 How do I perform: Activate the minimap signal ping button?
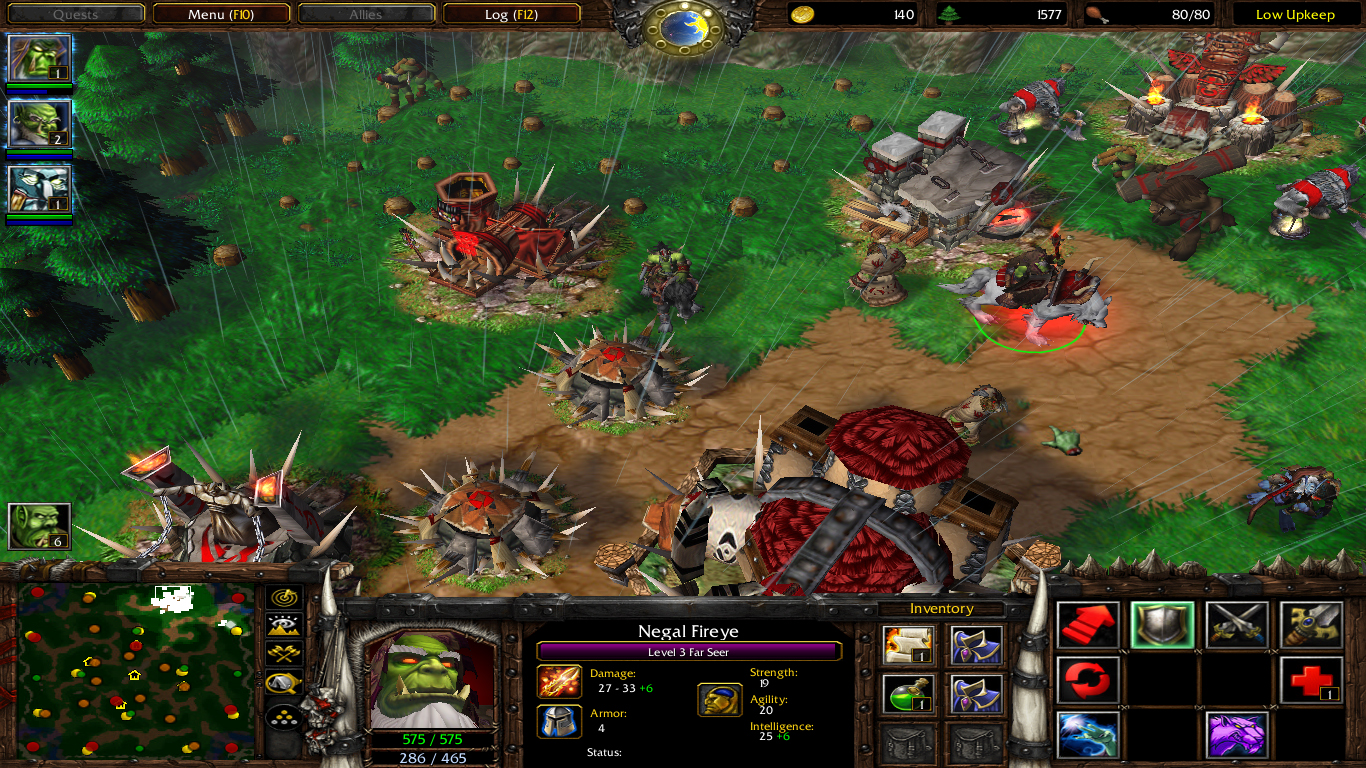(284, 598)
